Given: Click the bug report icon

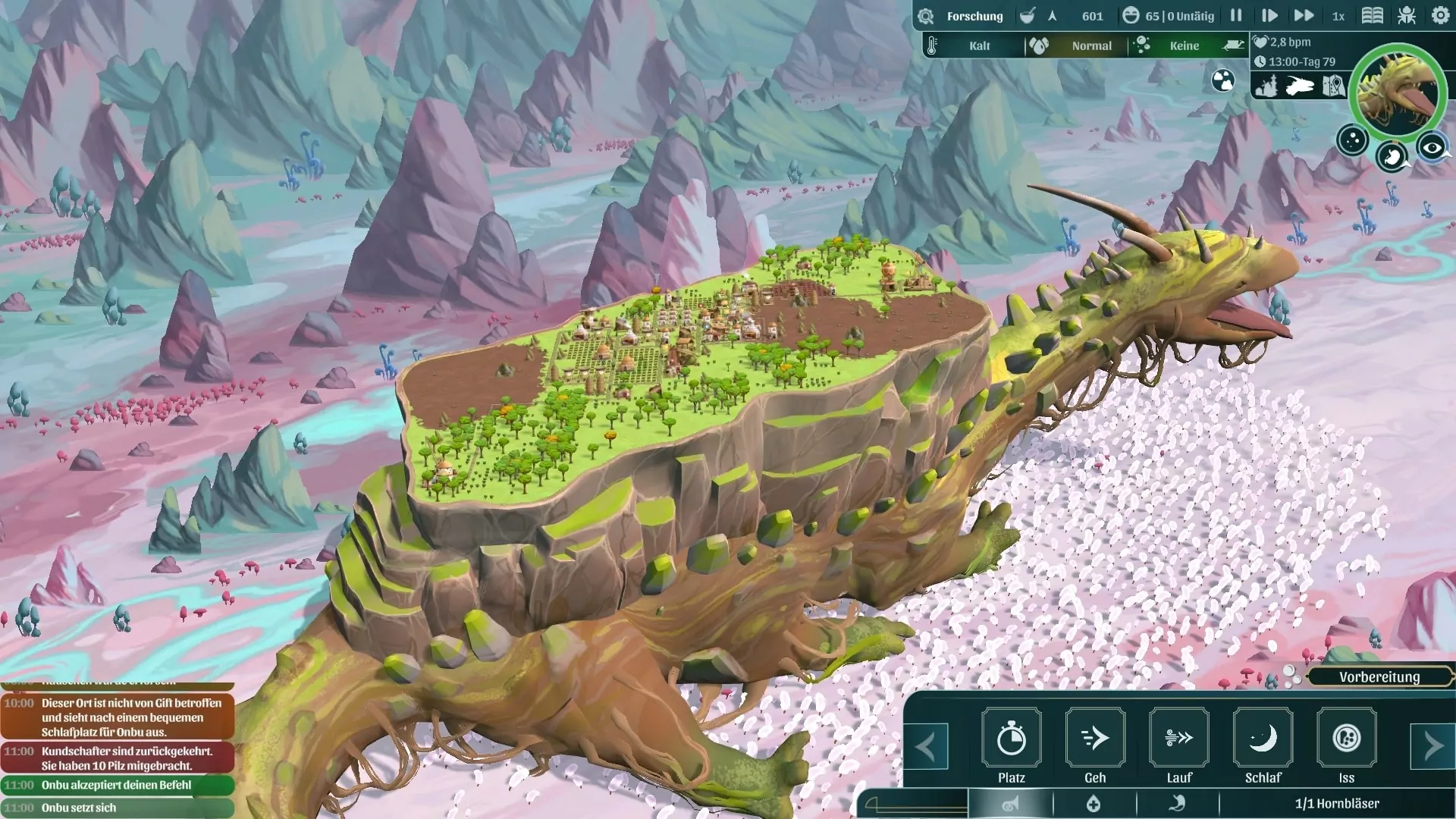Looking at the screenshot, I should click(1407, 15).
